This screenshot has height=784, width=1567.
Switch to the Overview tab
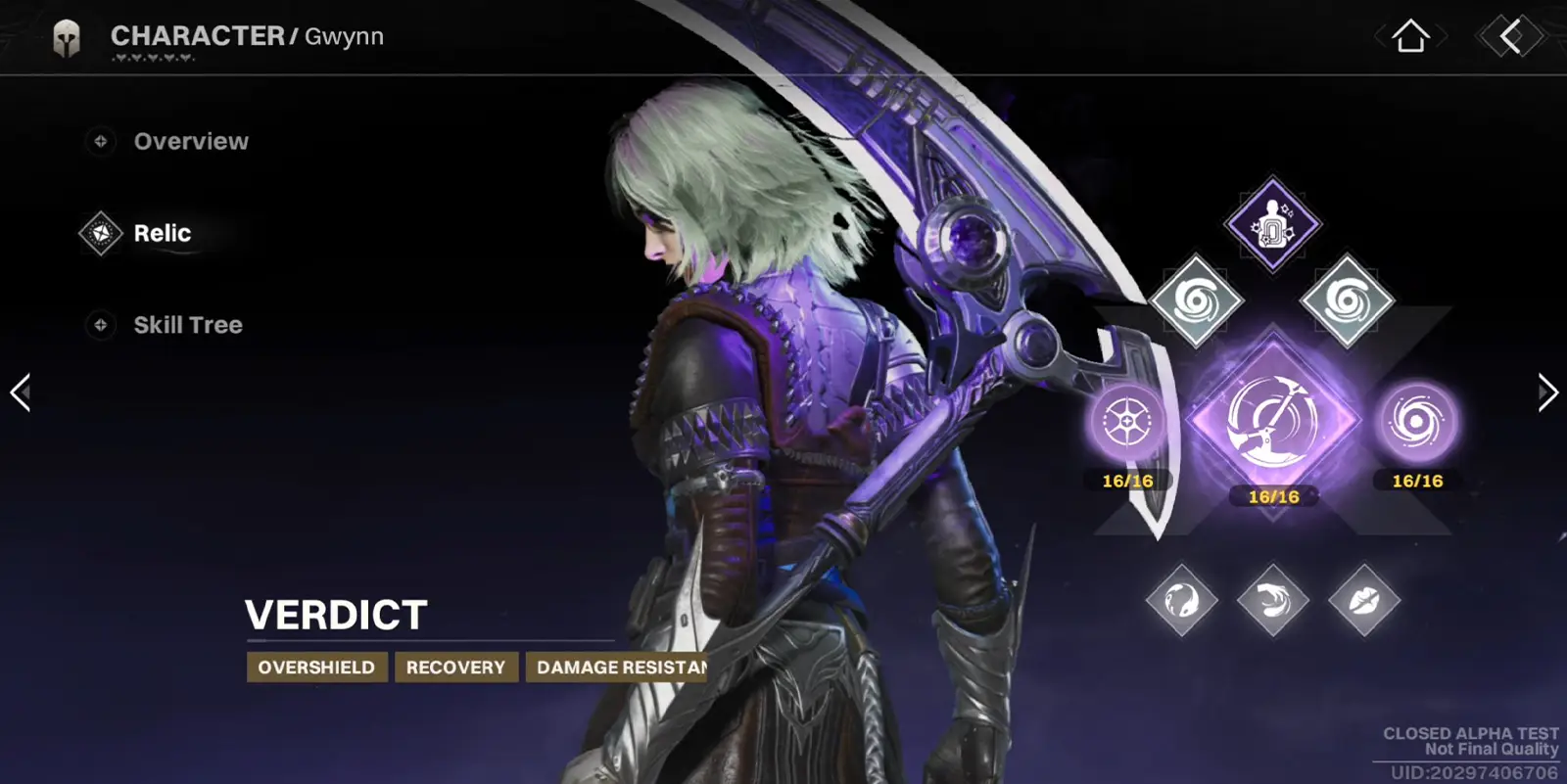click(x=192, y=141)
